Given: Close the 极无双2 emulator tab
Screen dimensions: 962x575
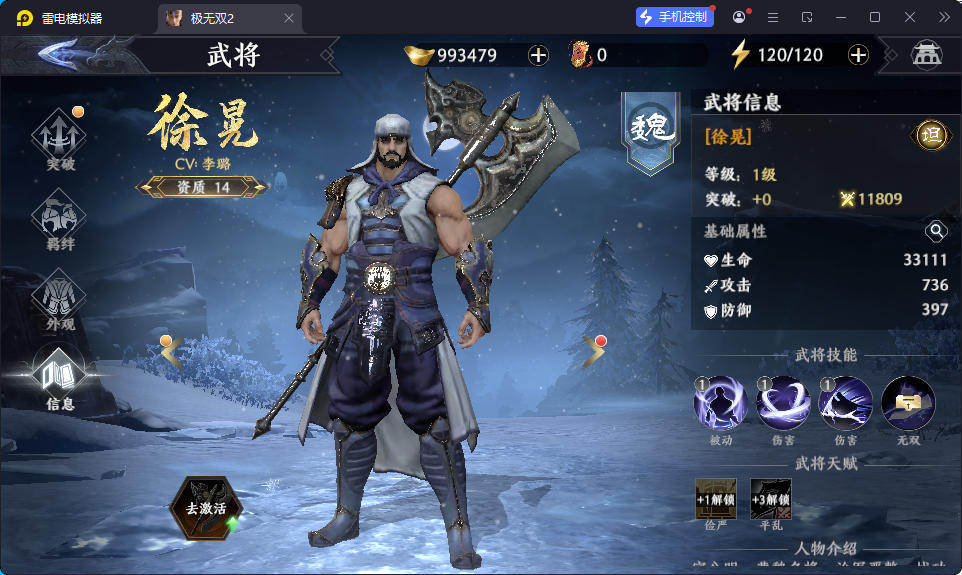Looking at the screenshot, I should (289, 18).
